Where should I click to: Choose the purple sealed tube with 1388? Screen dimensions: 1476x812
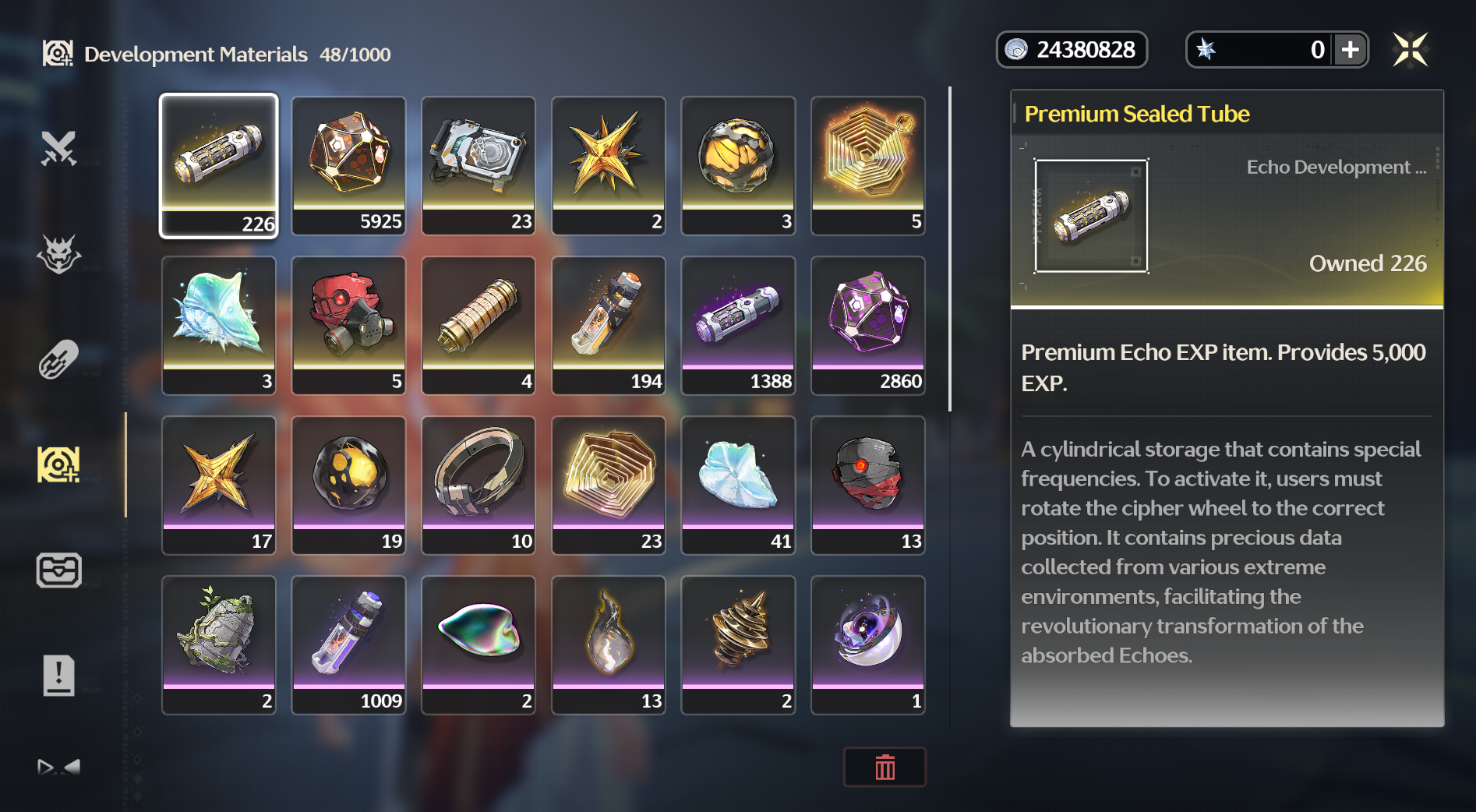tap(738, 325)
